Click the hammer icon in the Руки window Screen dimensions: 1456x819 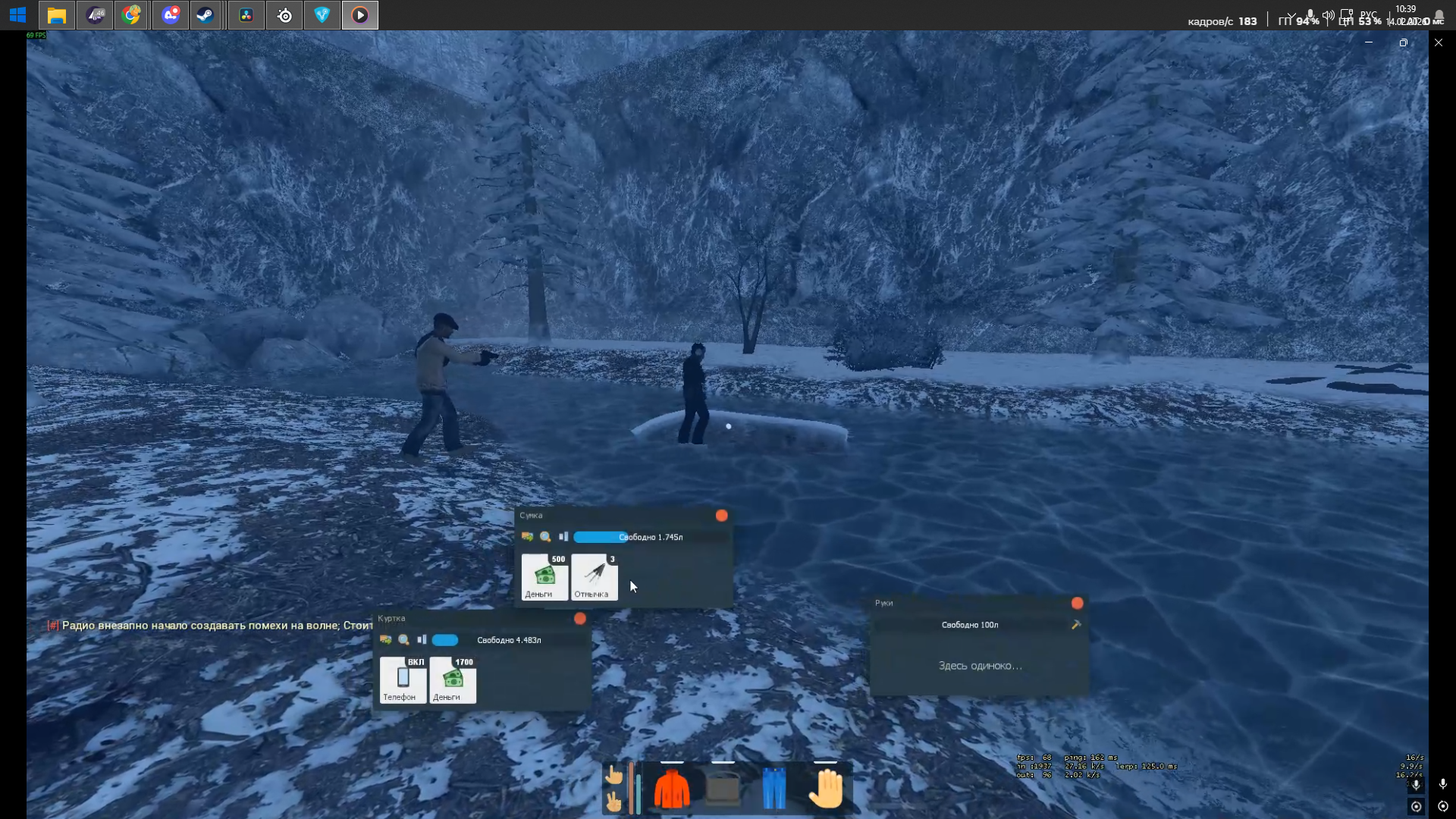tap(1075, 625)
